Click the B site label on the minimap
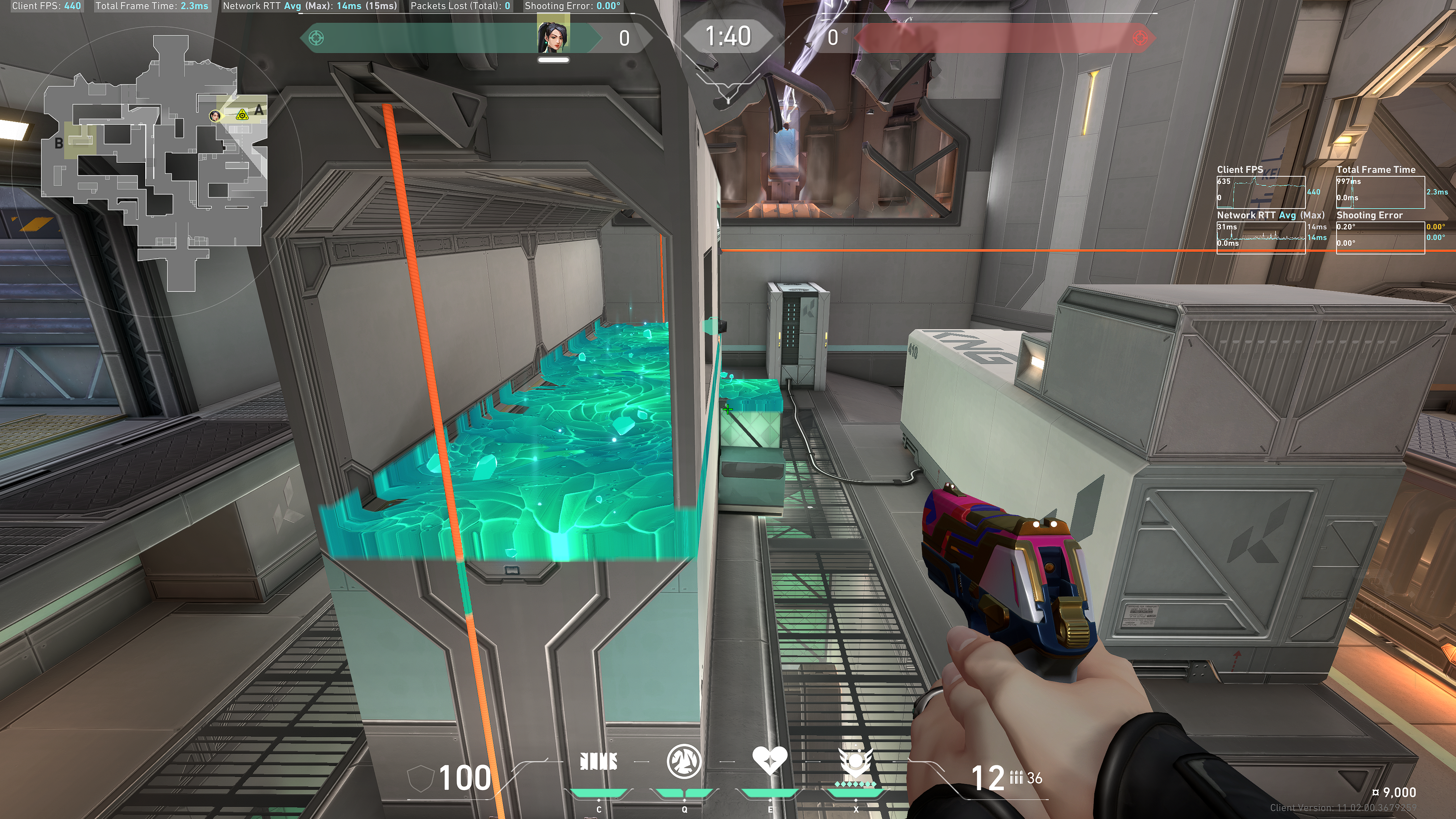The width and height of the screenshot is (1456, 819). pyautogui.click(x=59, y=144)
